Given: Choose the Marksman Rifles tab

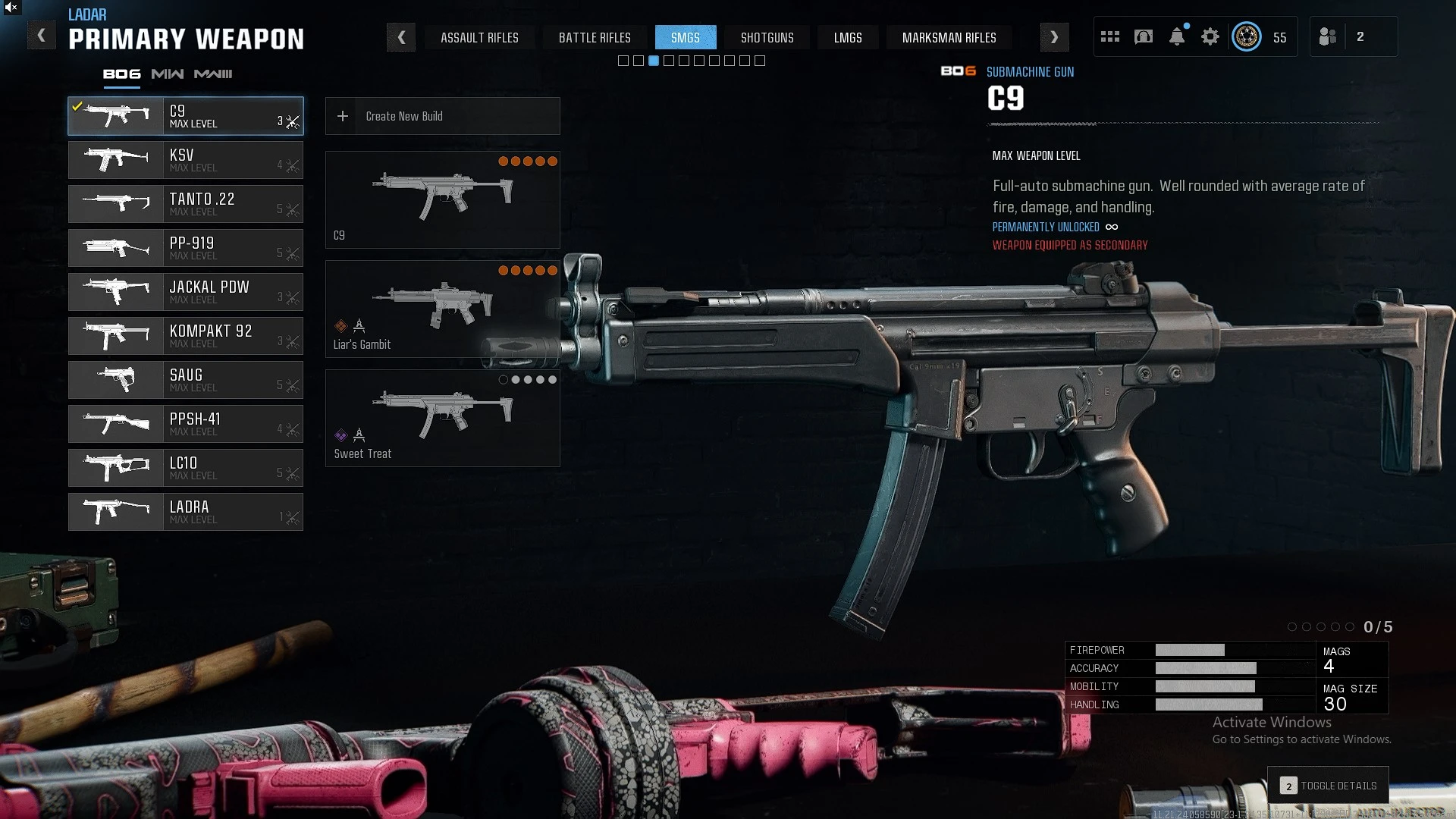Looking at the screenshot, I should (x=949, y=37).
